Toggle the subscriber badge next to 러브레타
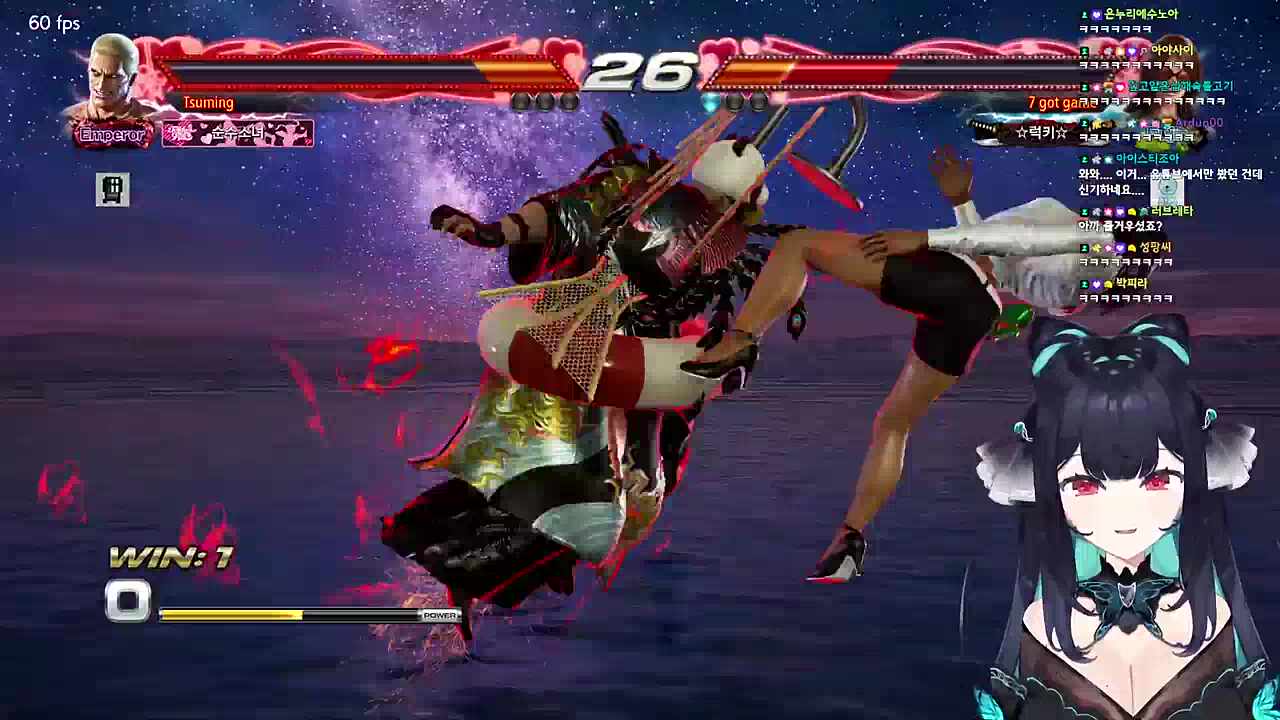 pyautogui.click(x=1084, y=211)
